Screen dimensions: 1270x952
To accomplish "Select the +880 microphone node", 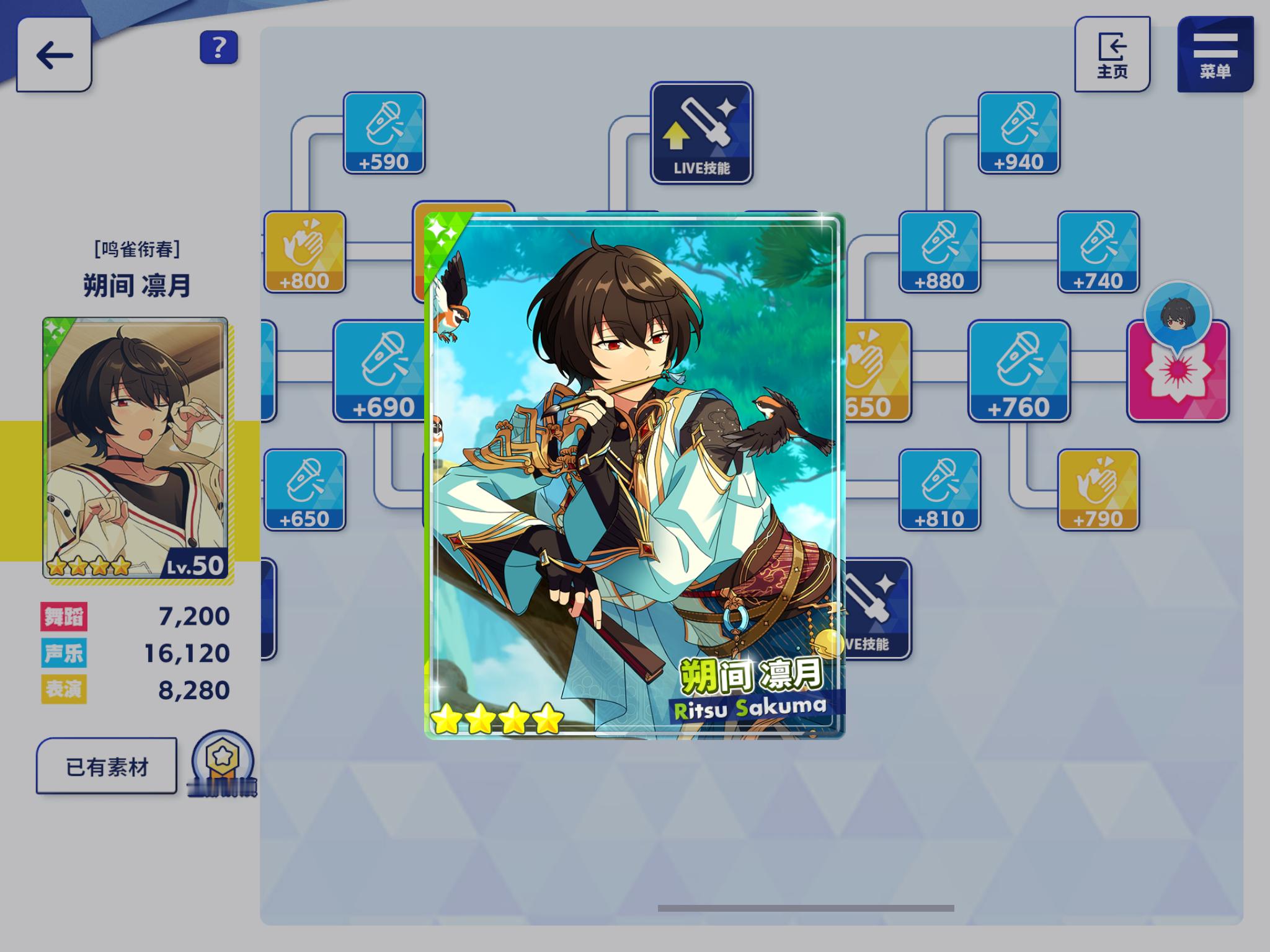I will [939, 252].
